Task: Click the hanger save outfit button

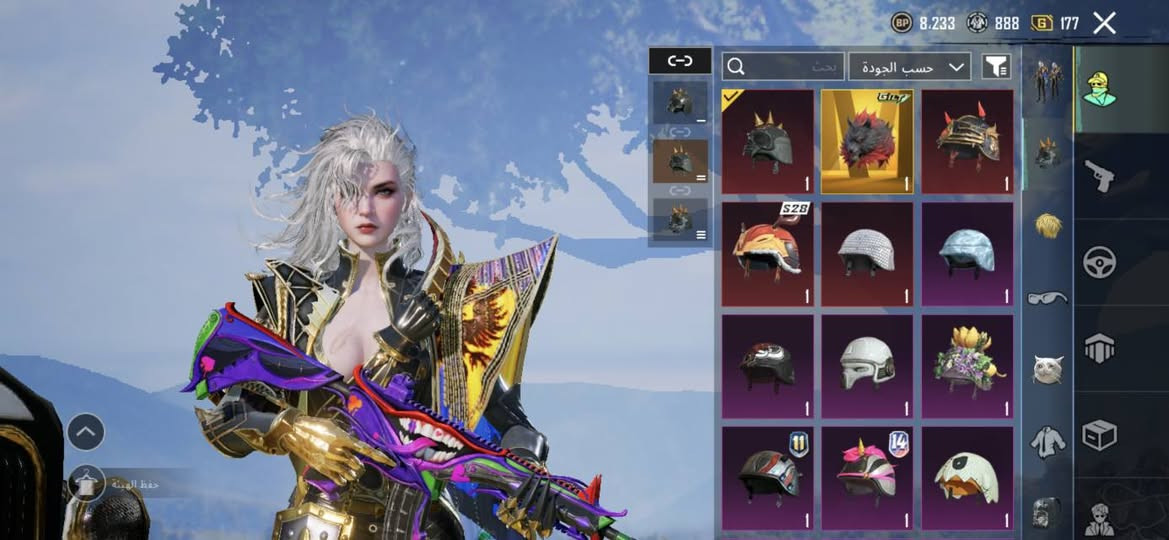Action: pos(86,484)
